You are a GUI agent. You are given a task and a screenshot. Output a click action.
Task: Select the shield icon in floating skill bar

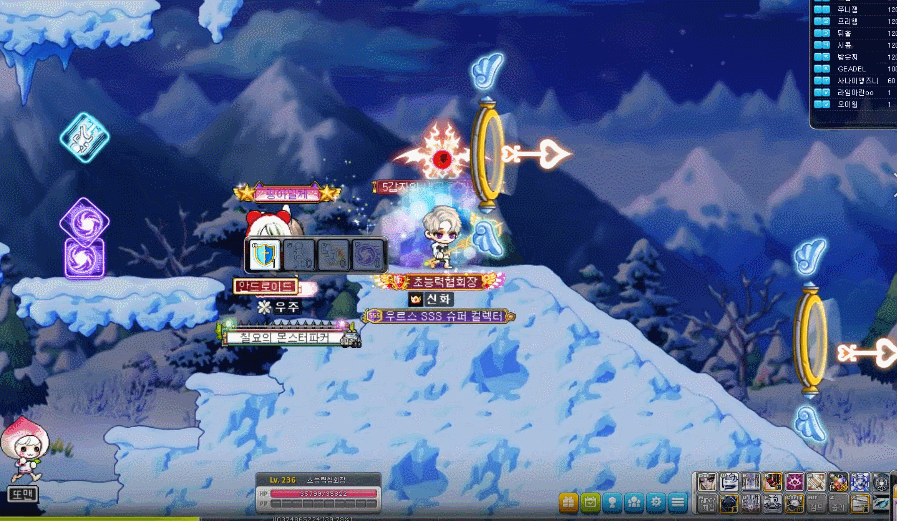(x=264, y=255)
